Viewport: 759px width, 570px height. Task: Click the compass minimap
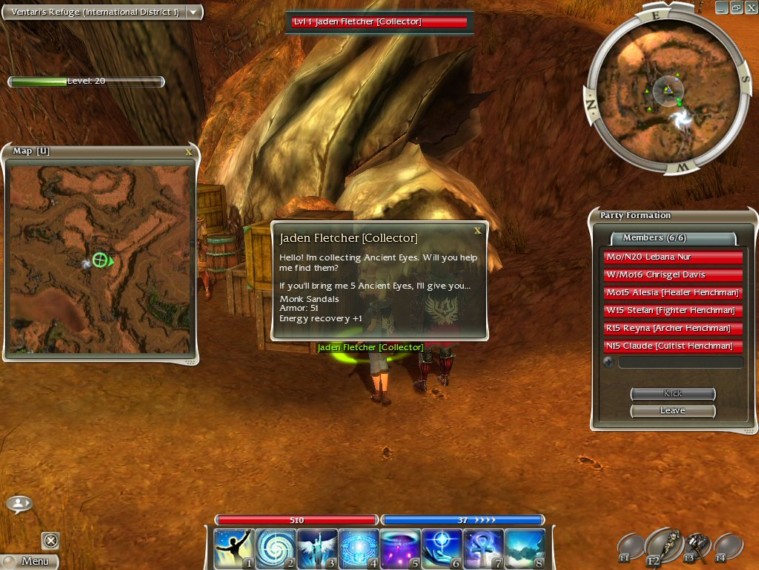[667, 97]
